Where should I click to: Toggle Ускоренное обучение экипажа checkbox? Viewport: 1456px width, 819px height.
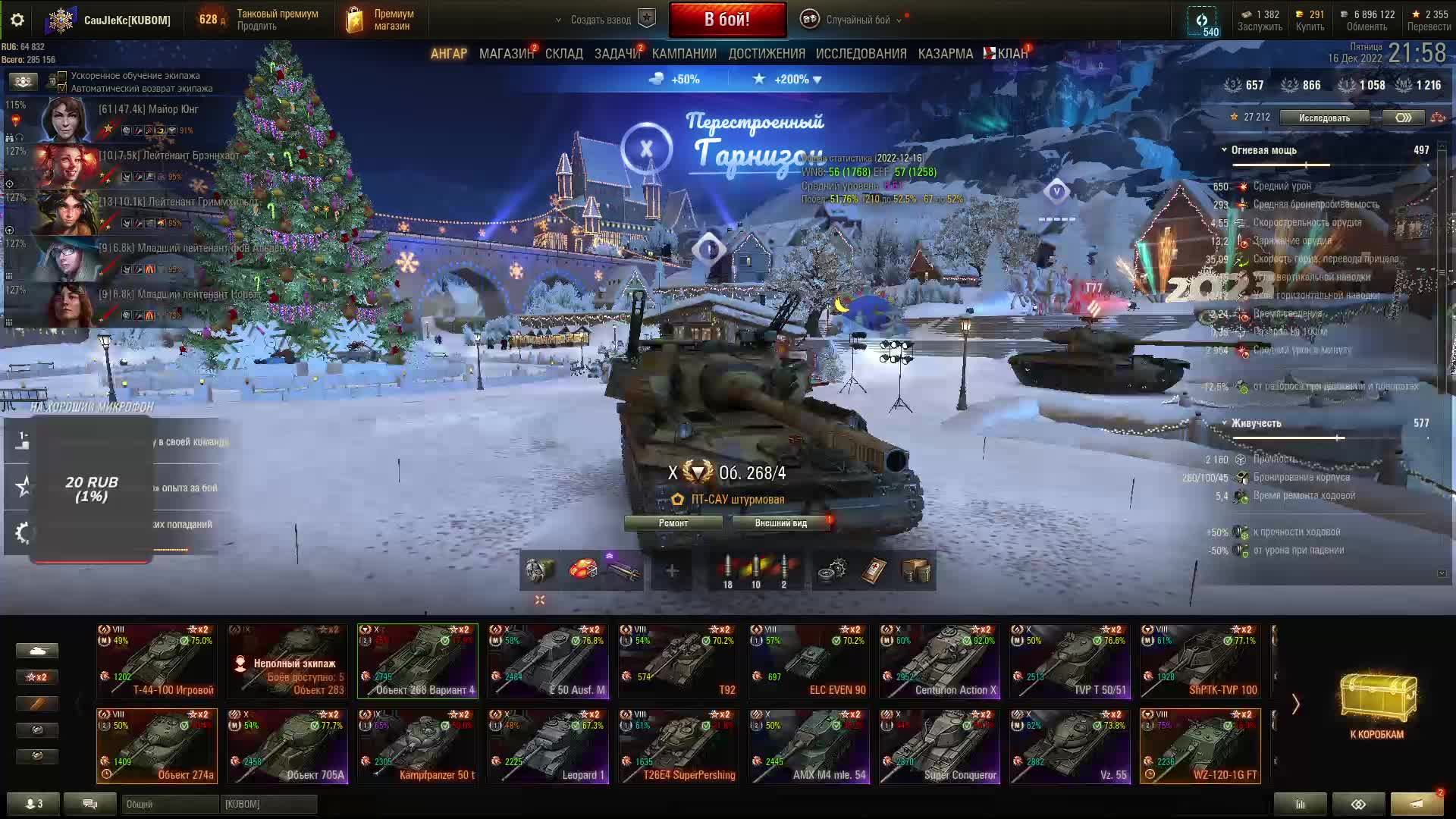[62, 76]
